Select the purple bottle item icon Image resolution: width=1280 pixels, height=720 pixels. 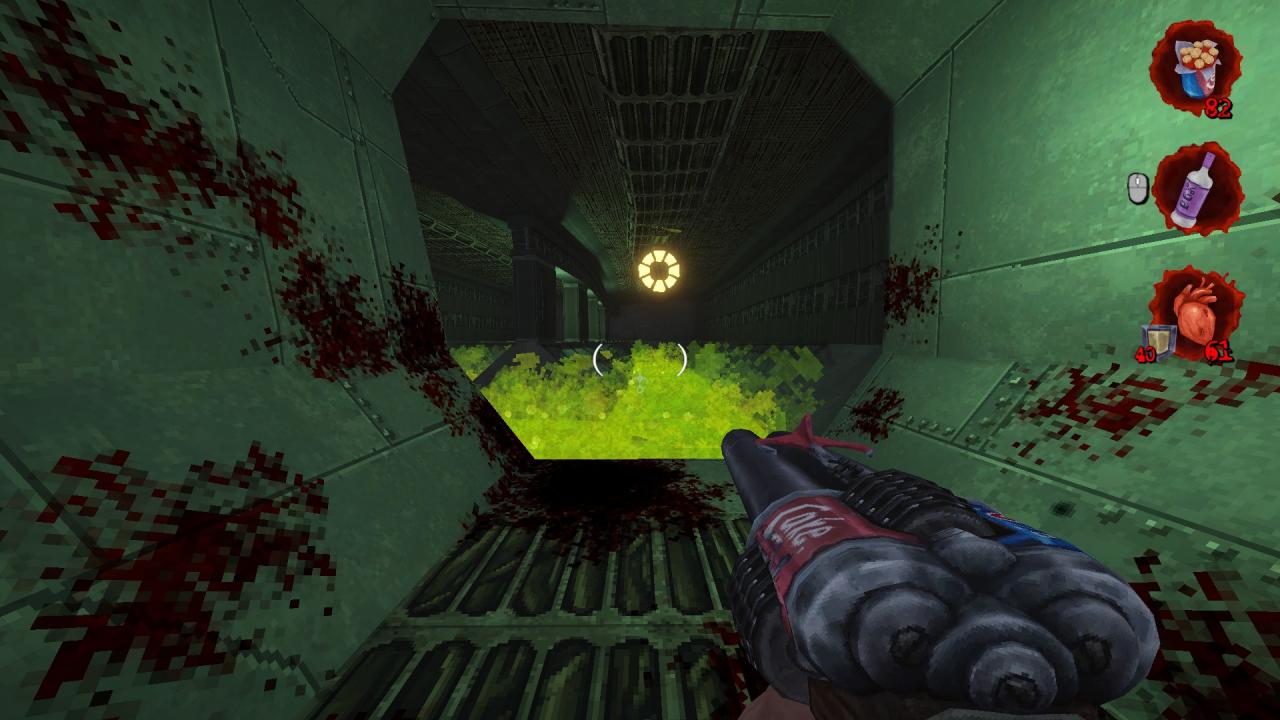coord(1196,187)
